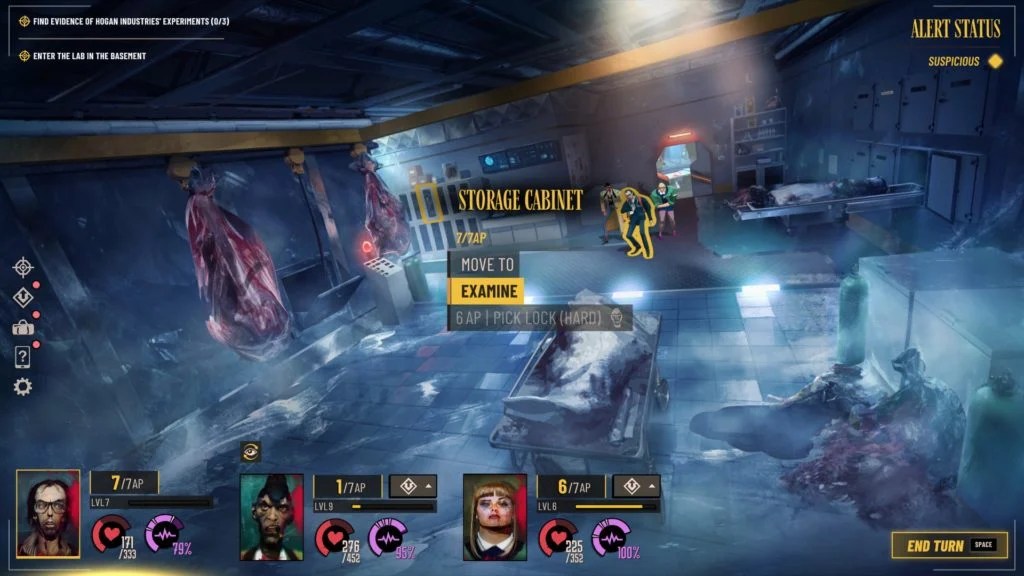Click the Suspicious alert status indicator

pos(964,61)
